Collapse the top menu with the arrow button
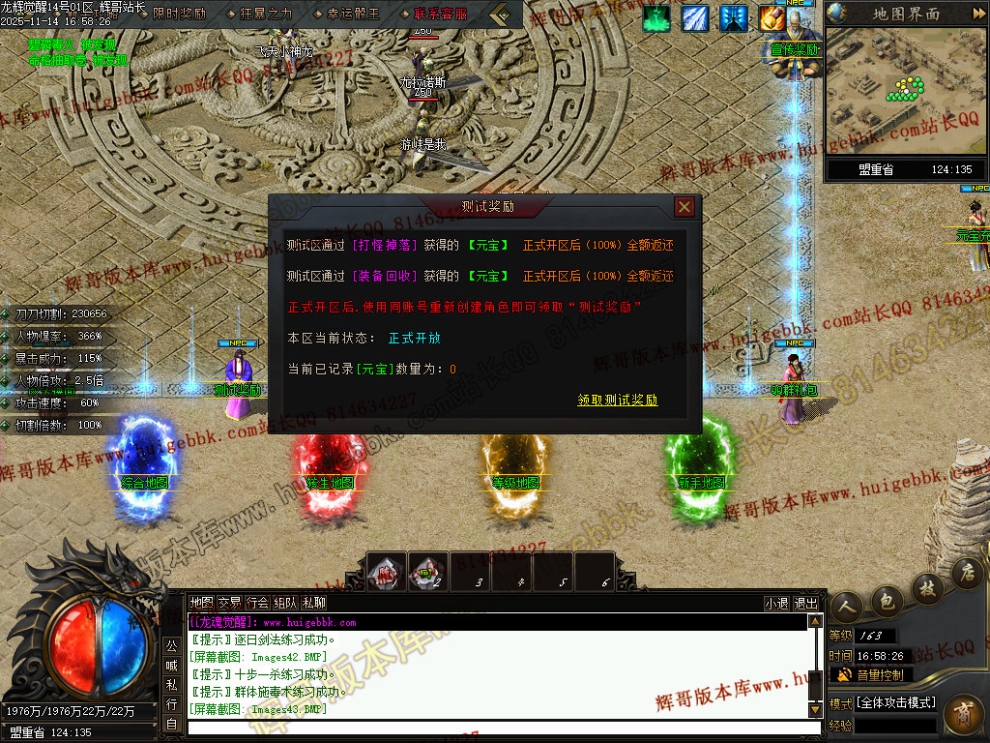Viewport: 990px width, 743px height. coord(506,14)
